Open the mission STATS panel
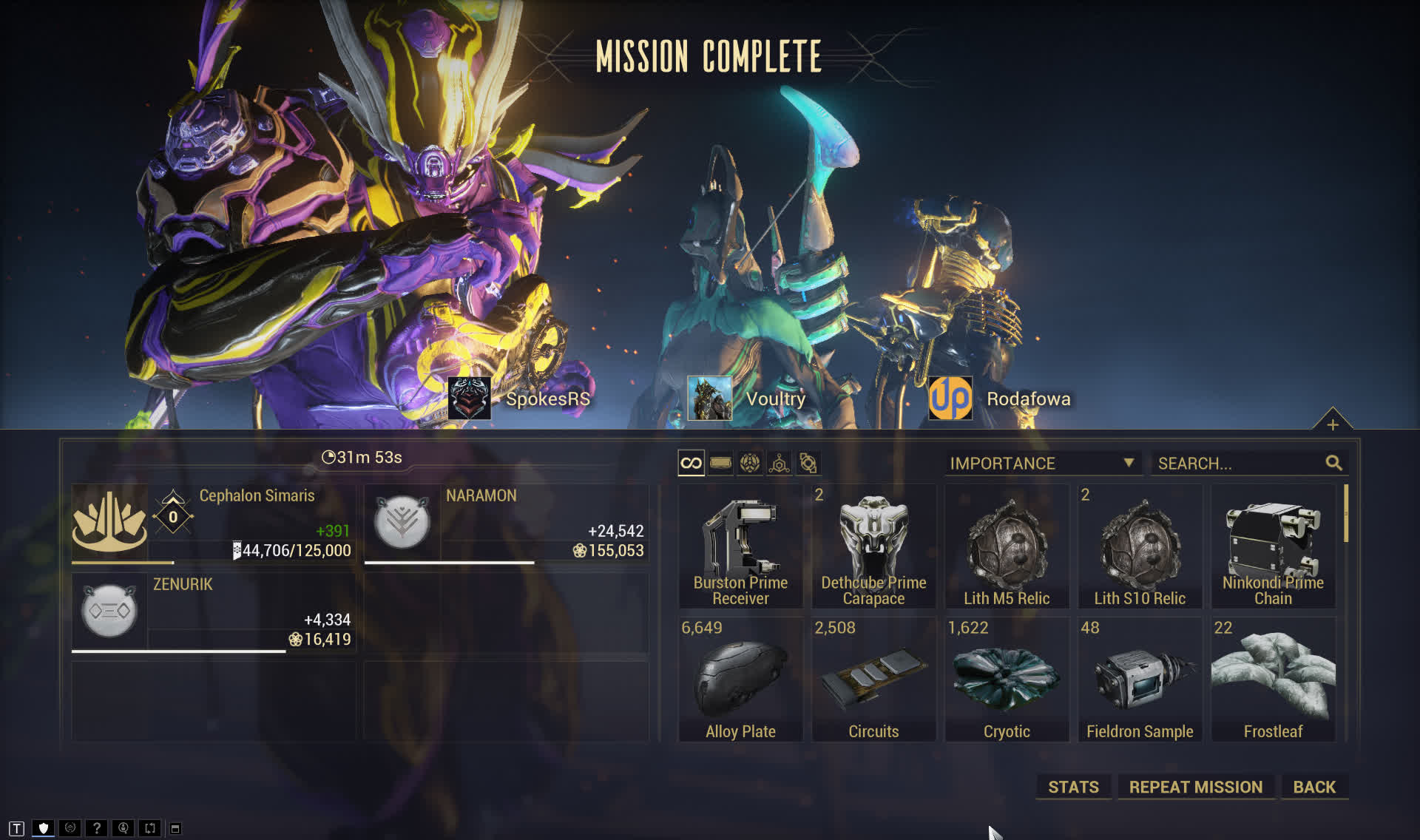 point(1073,787)
